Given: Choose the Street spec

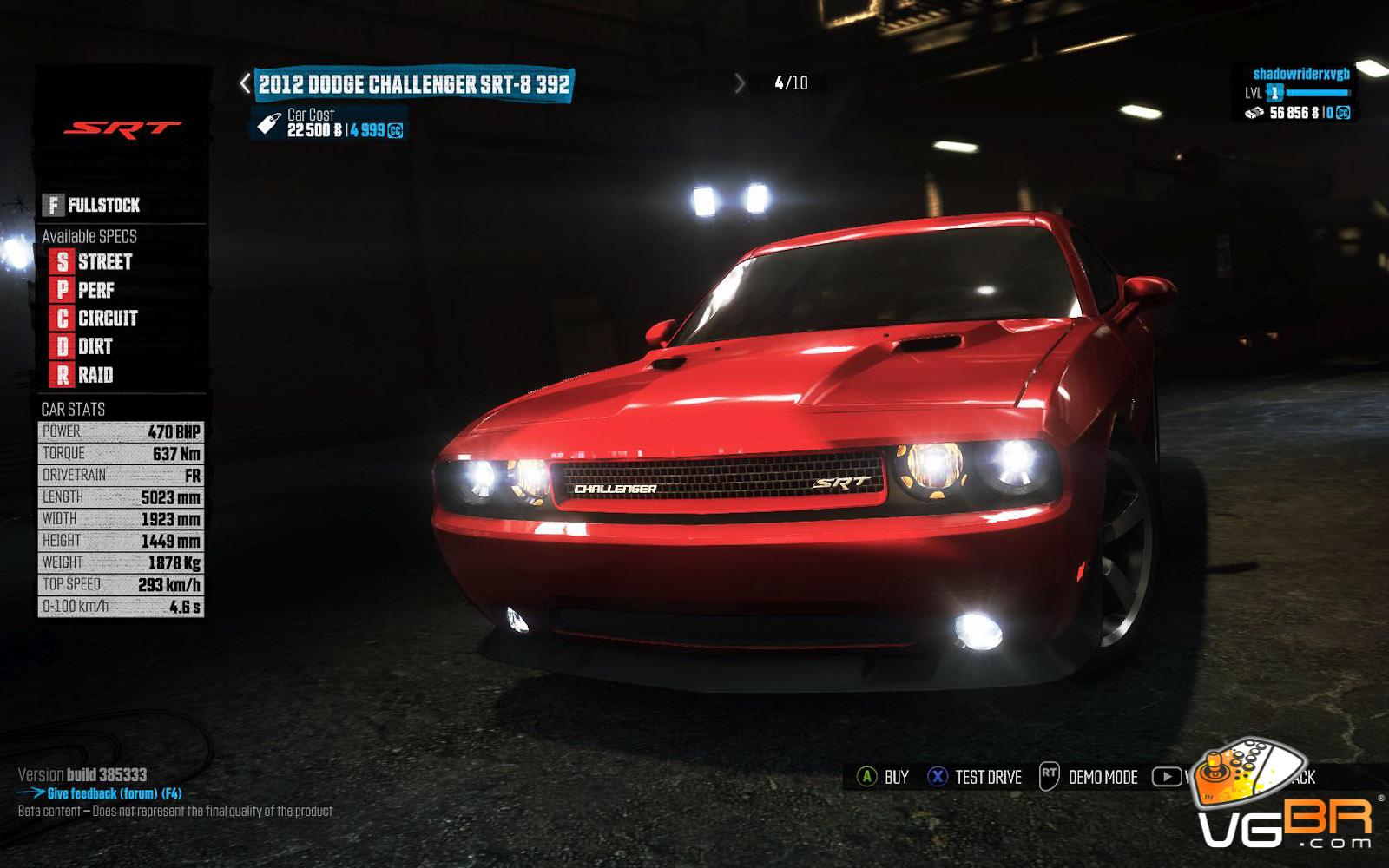Looking at the screenshot, I should coord(94,261).
